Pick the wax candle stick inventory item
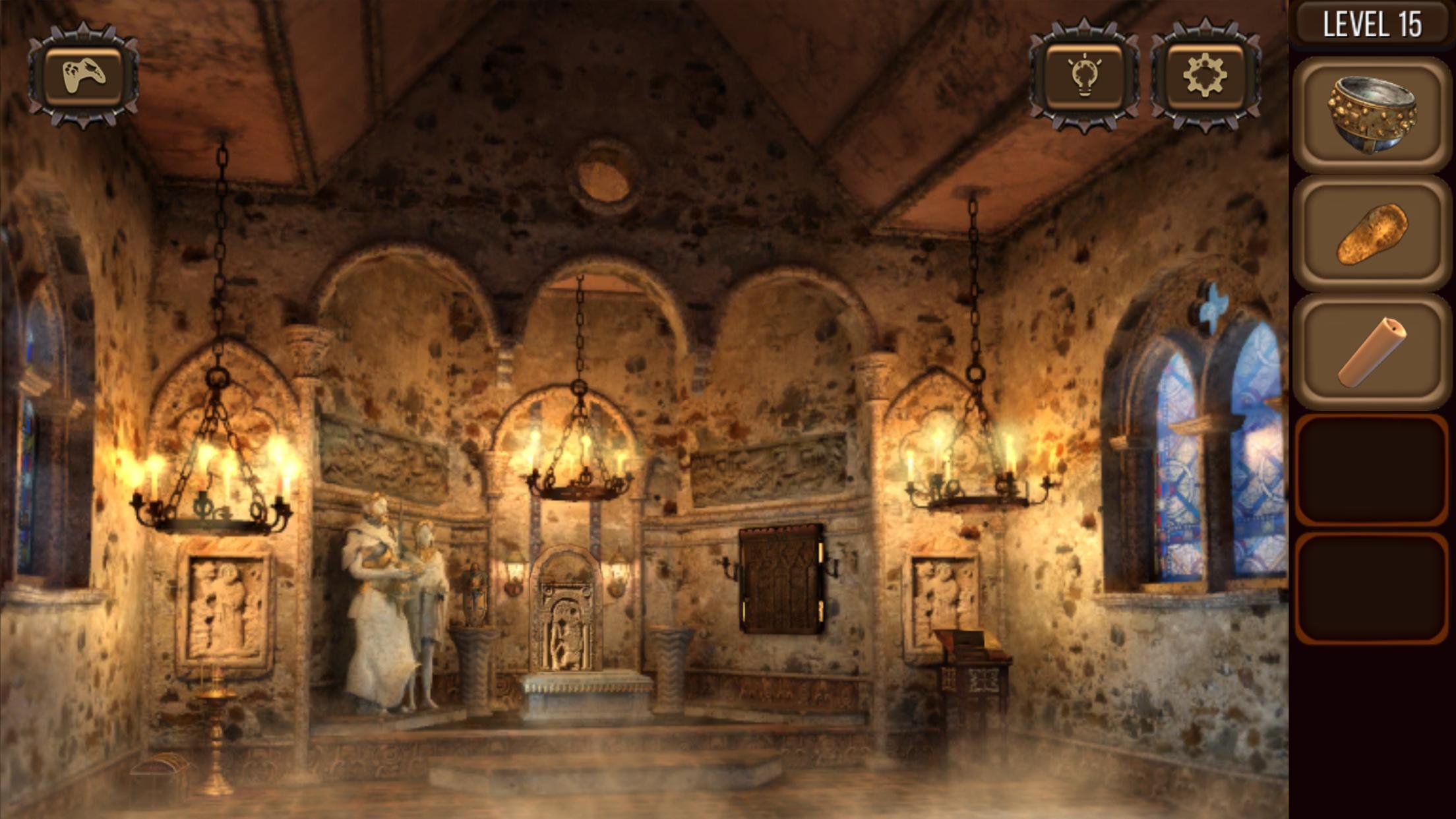 coord(1372,351)
